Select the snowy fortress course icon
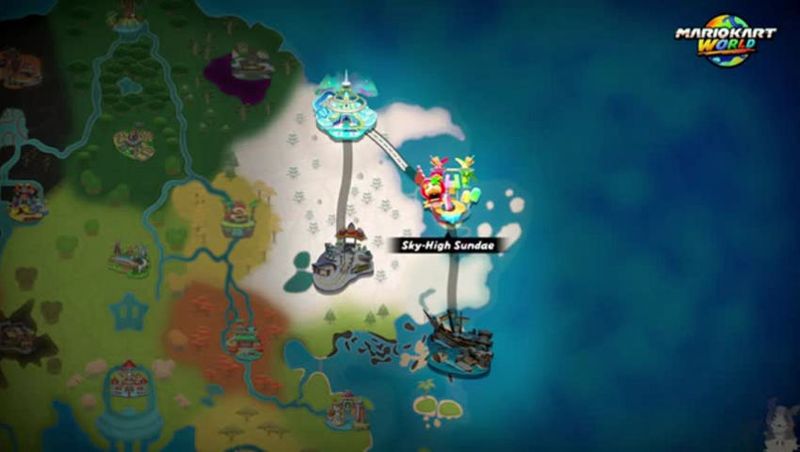This screenshot has width=800, height=452. pyautogui.click(x=341, y=262)
